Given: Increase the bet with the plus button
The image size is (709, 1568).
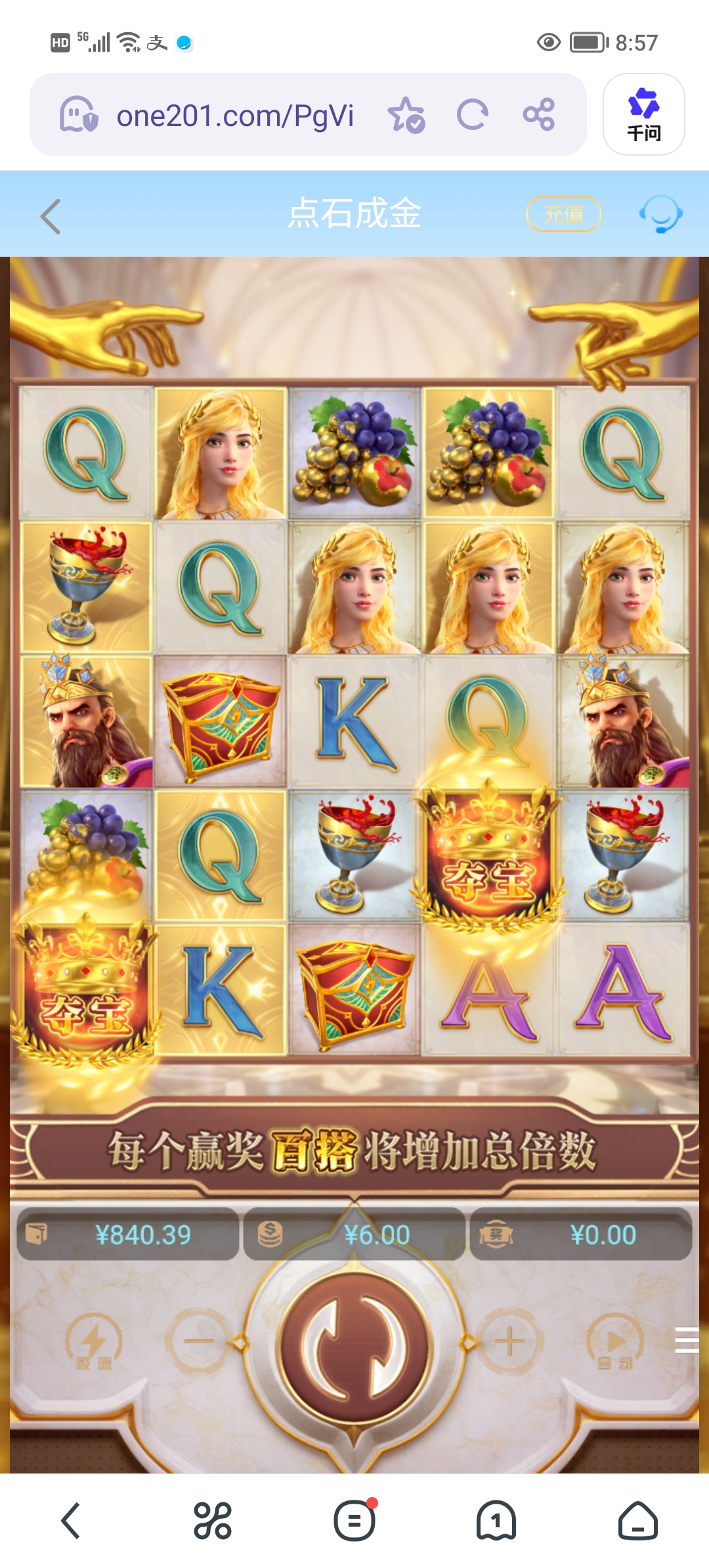Looking at the screenshot, I should (x=510, y=1341).
